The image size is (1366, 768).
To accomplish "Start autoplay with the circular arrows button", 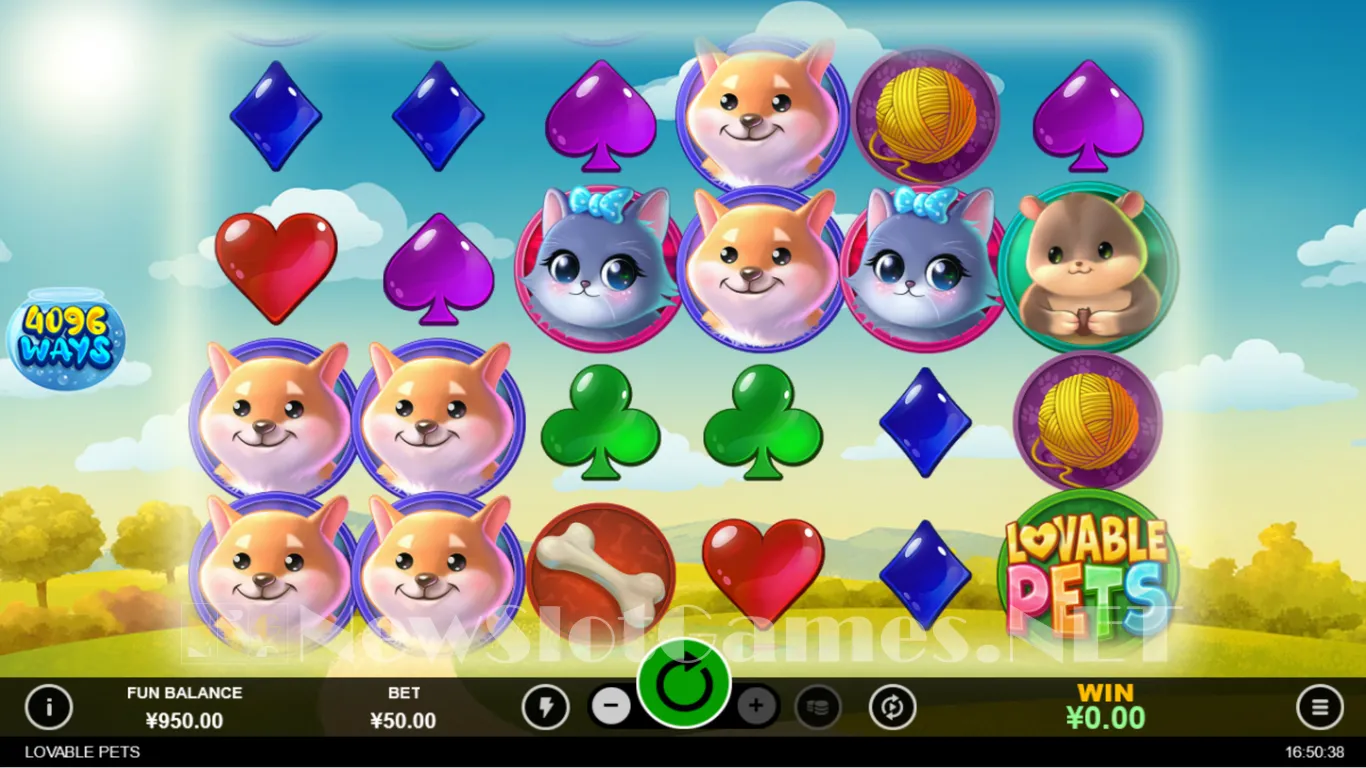I will [892, 708].
